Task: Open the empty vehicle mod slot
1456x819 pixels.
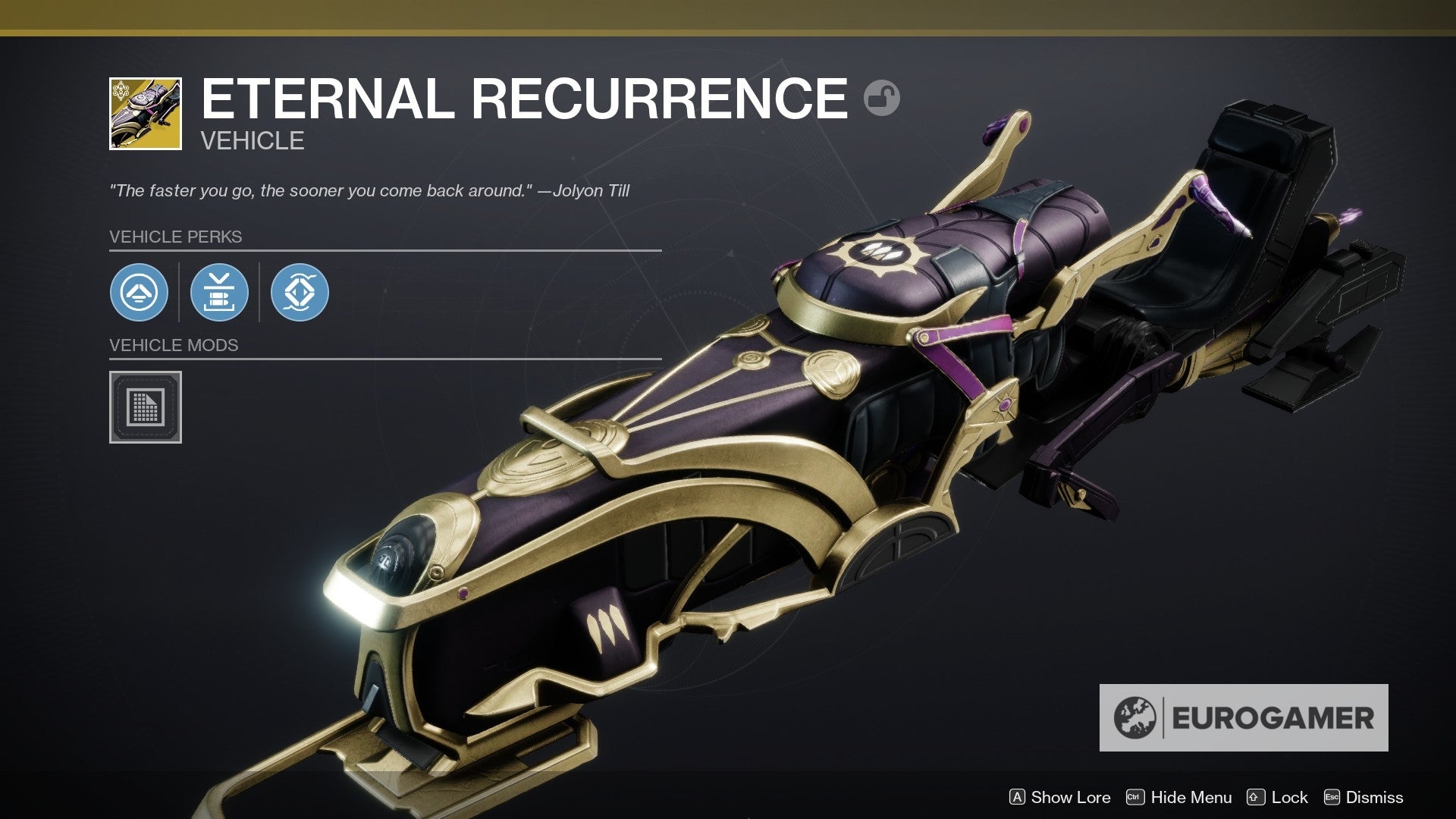Action: [146, 407]
